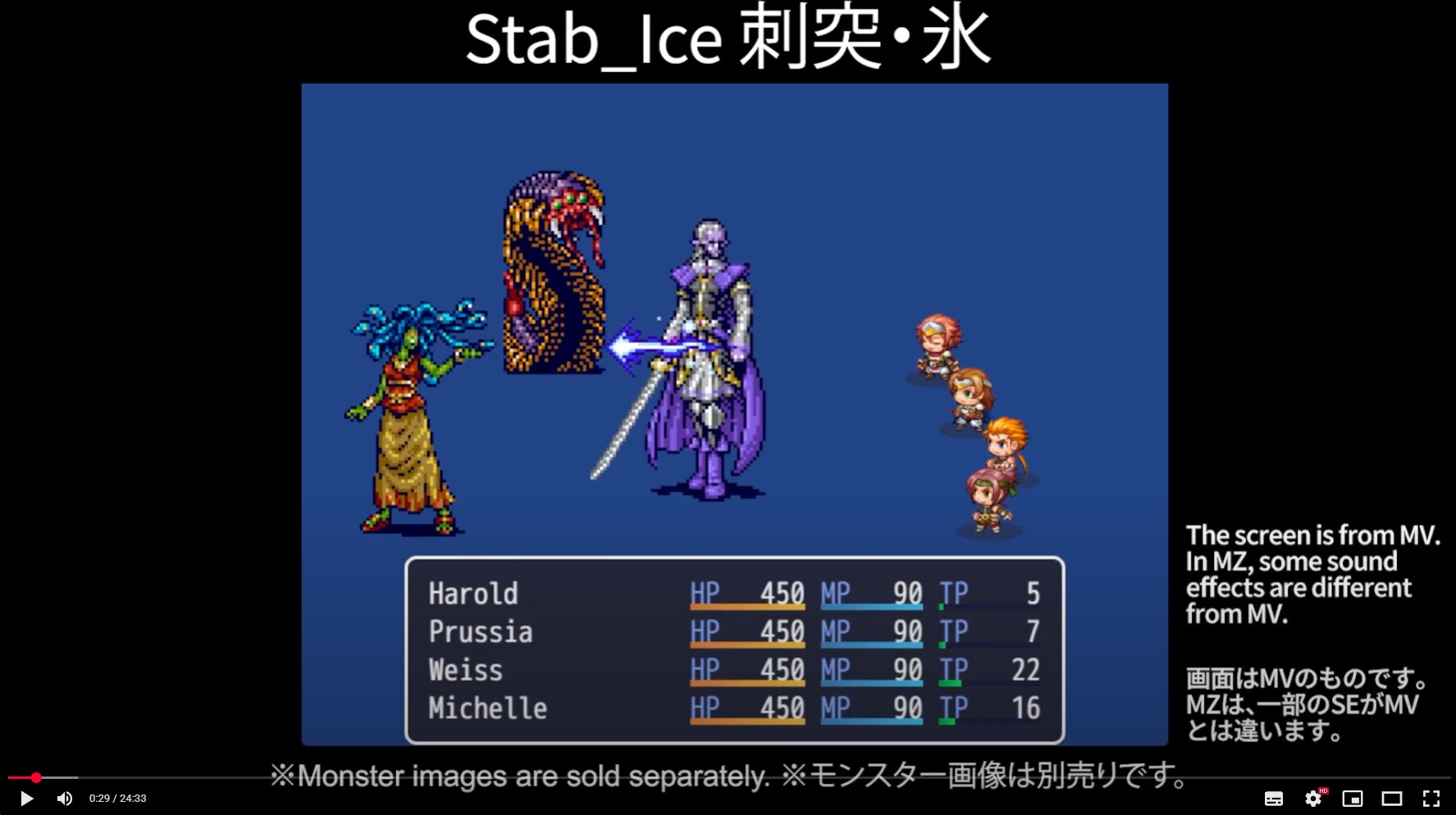Image resolution: width=1456 pixels, height=815 pixels.
Task: Select Harold in the party status list
Action: pos(473,594)
